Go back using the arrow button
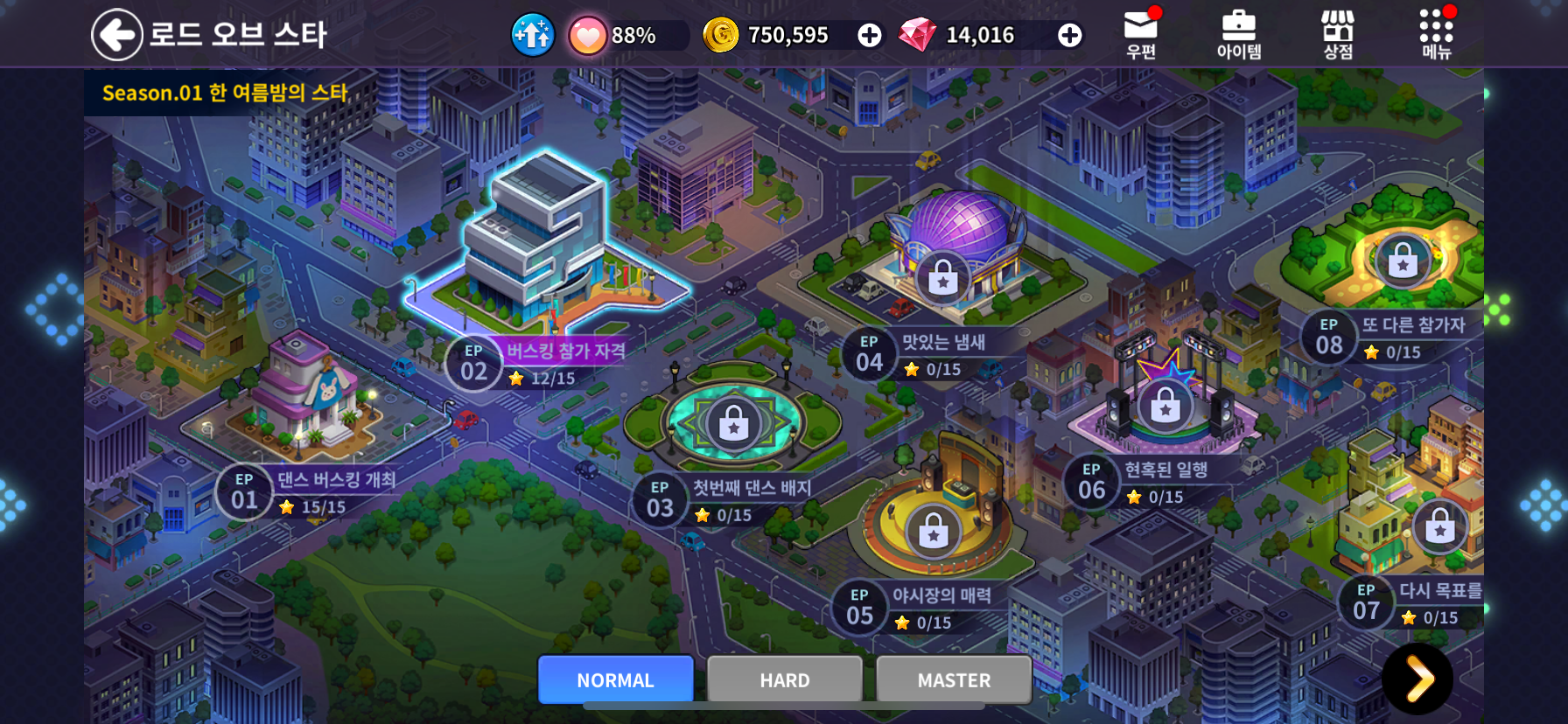Viewport: 1568px width, 724px height. tap(116, 35)
